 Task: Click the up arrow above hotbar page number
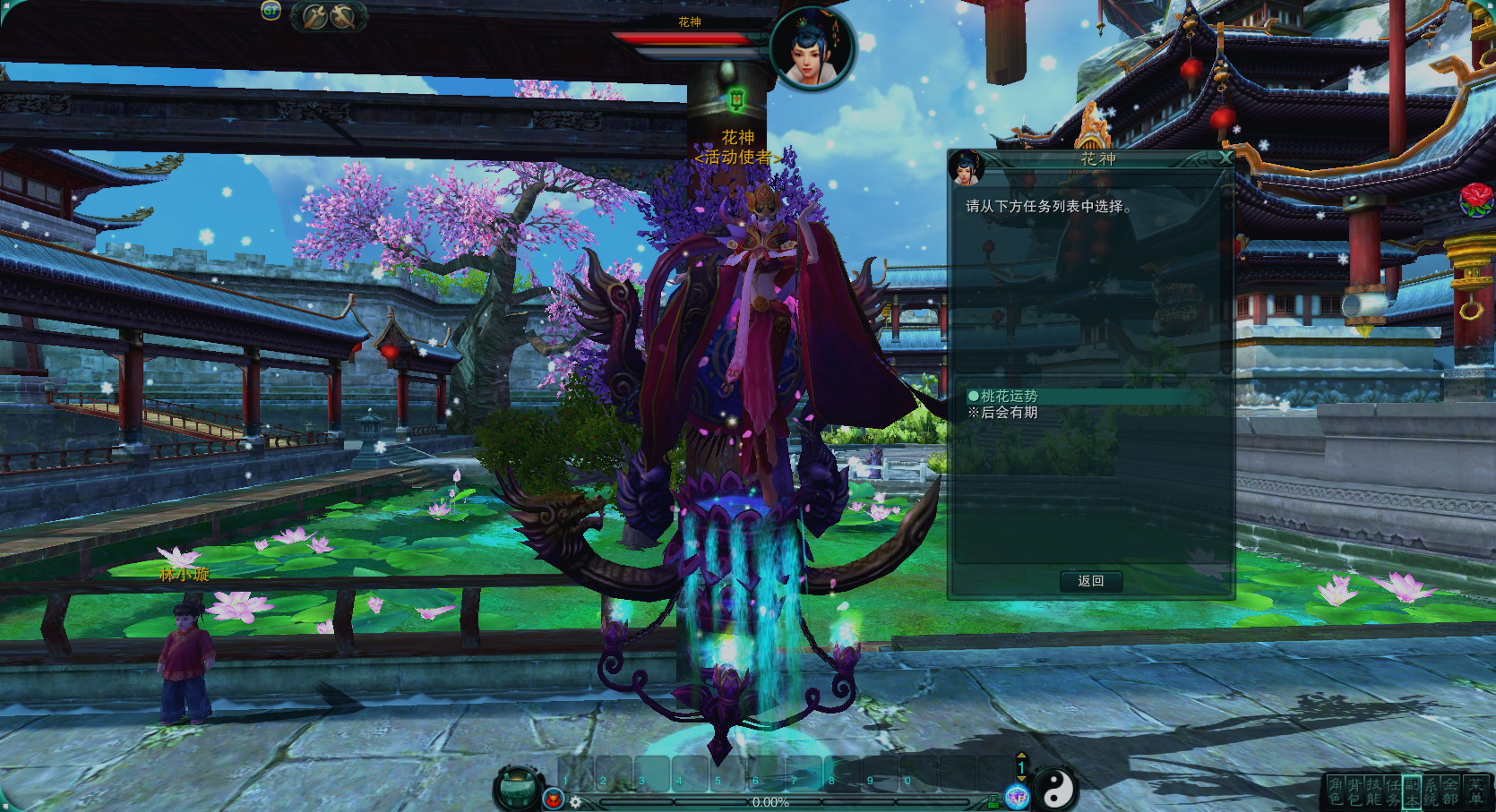click(x=1020, y=756)
